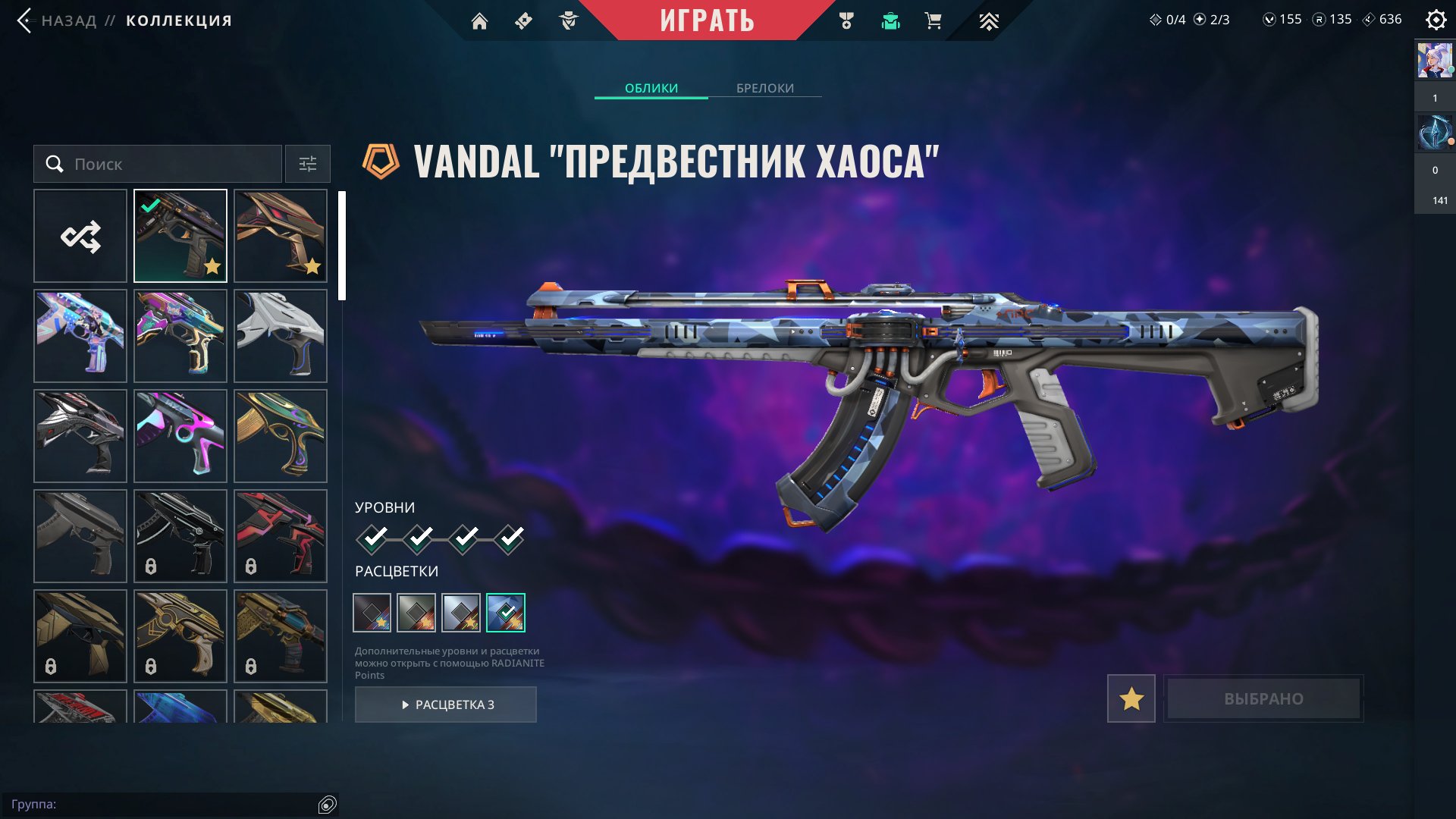The width and height of the screenshot is (1456, 819).
Task: Open the settings gear icon
Action: [x=1435, y=20]
